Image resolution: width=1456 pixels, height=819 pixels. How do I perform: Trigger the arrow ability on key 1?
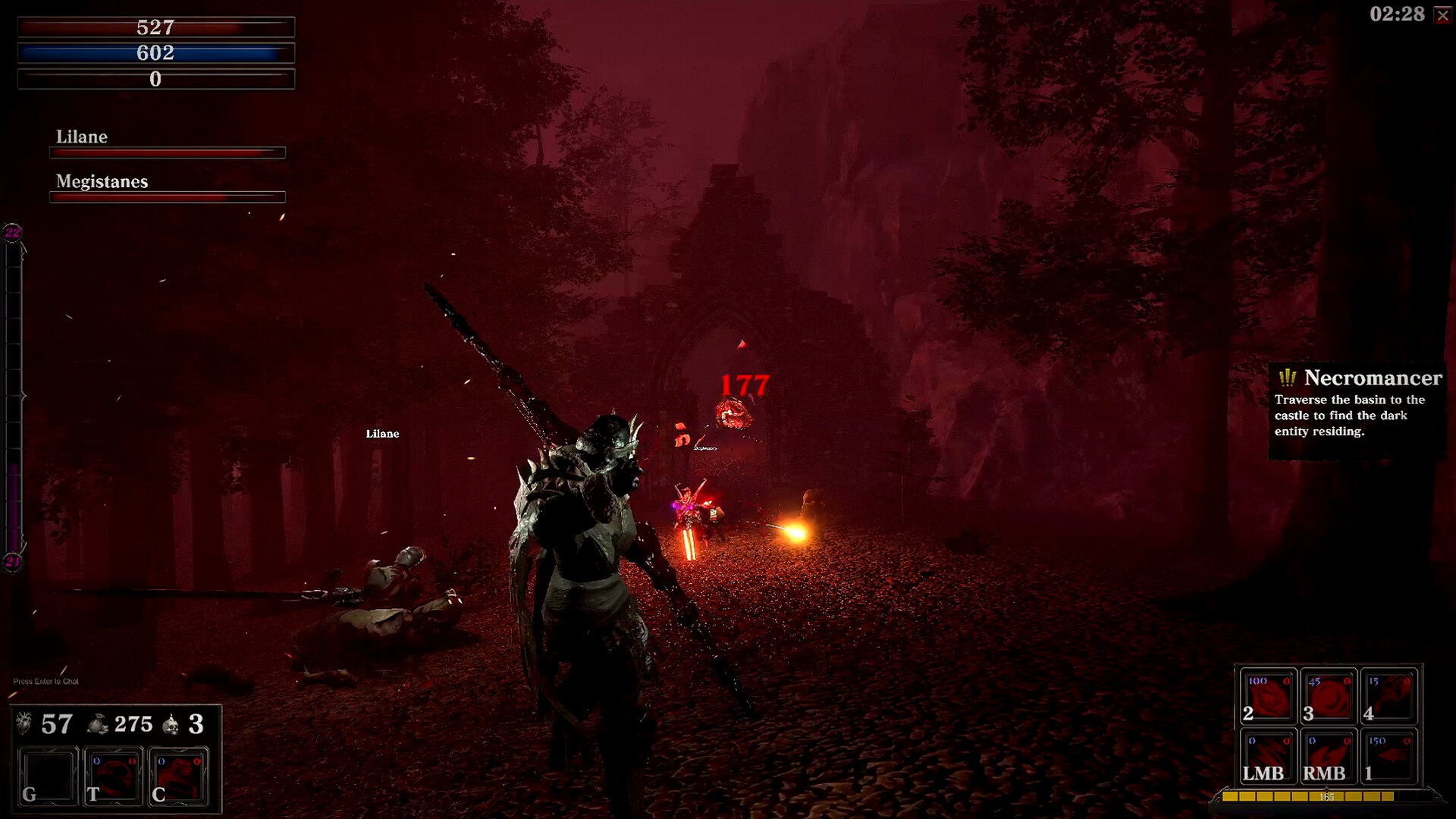pyautogui.click(x=1389, y=757)
